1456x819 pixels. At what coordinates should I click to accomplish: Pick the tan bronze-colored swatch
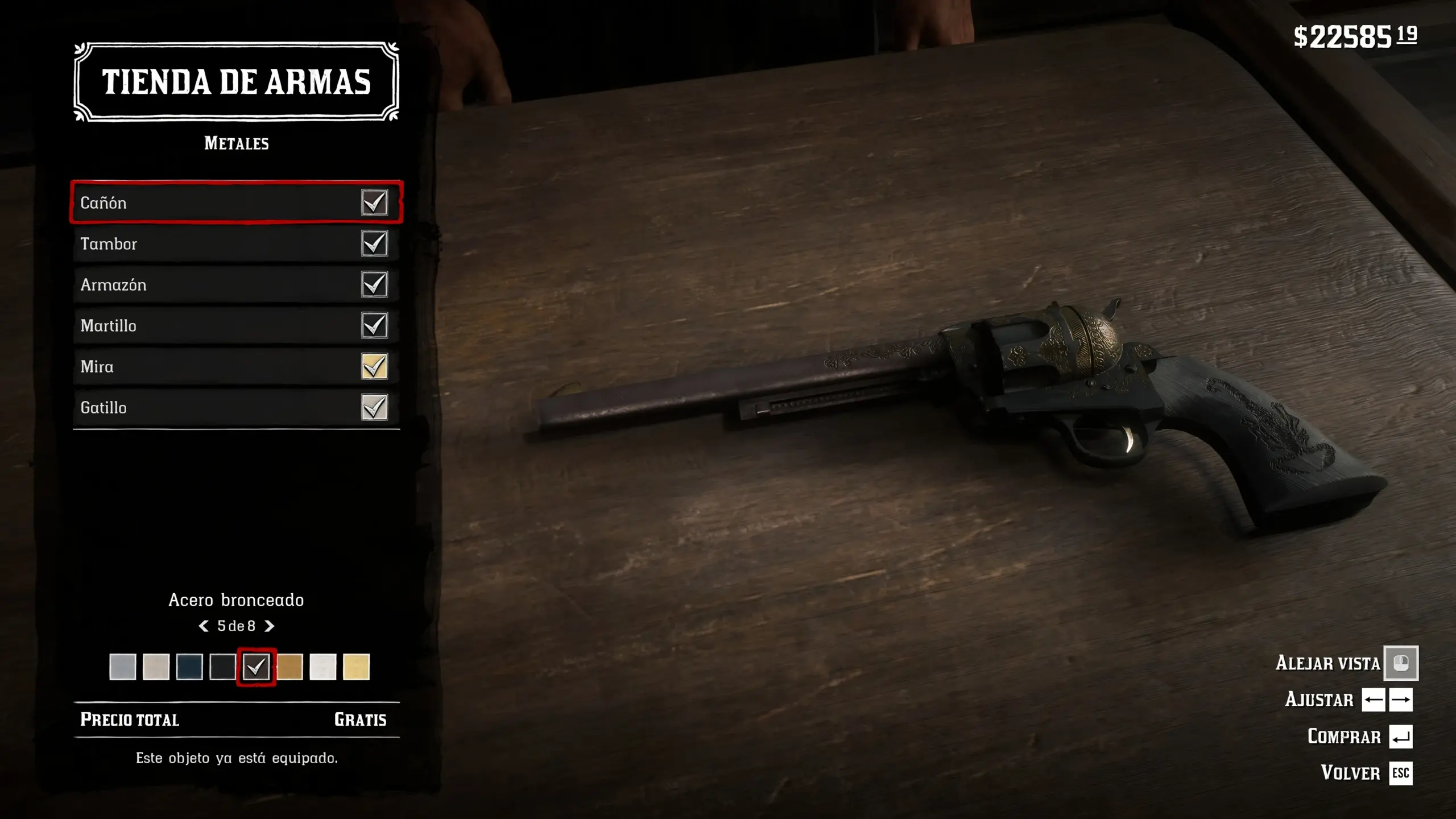pyautogui.click(x=289, y=667)
